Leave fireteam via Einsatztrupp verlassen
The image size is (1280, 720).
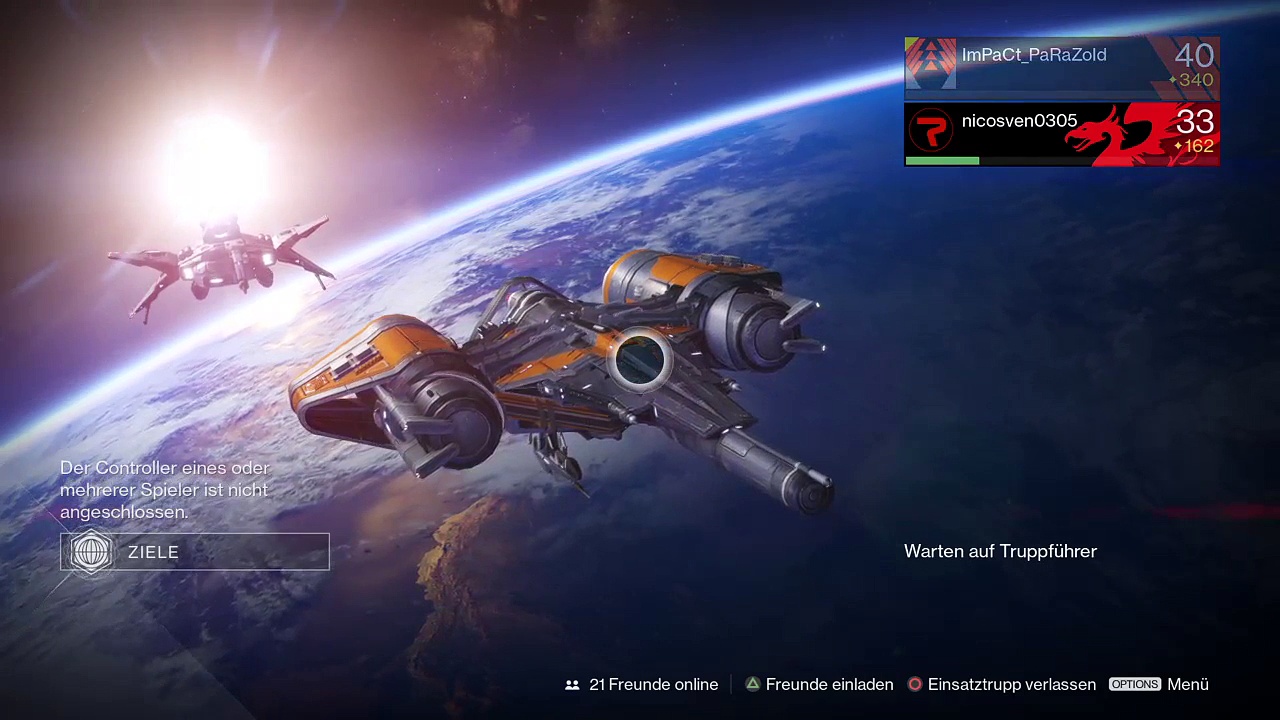(x=1001, y=685)
